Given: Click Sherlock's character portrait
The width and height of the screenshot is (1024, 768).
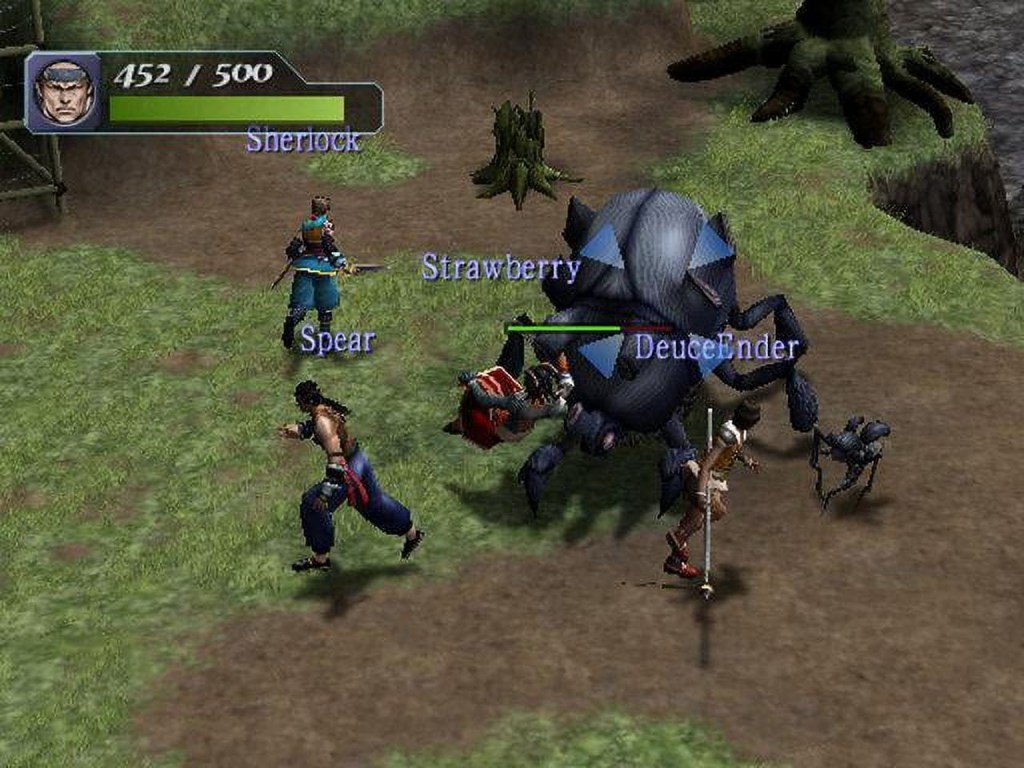Looking at the screenshot, I should 65,92.
